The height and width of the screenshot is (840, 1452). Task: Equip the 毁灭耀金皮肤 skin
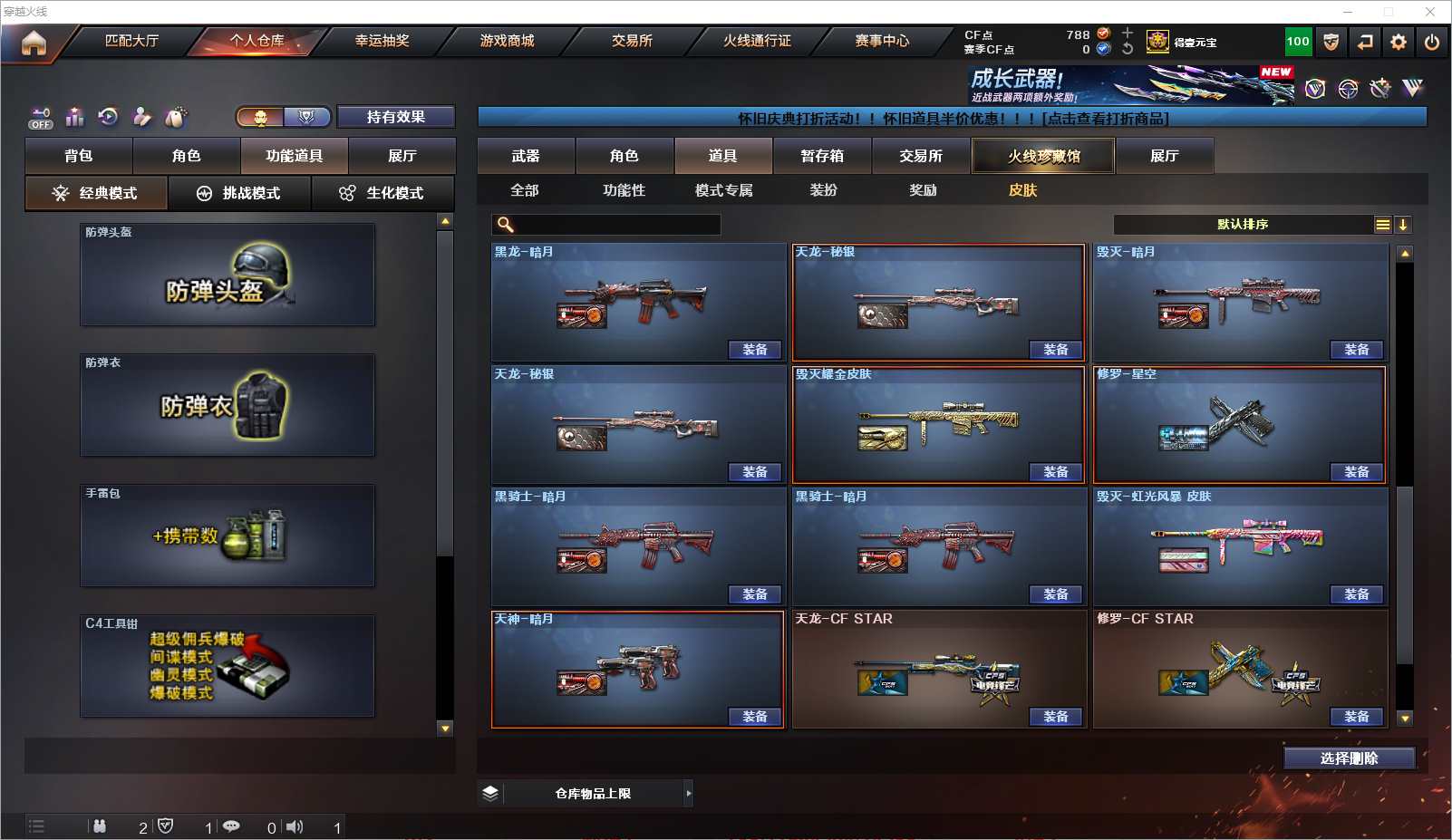1055,472
